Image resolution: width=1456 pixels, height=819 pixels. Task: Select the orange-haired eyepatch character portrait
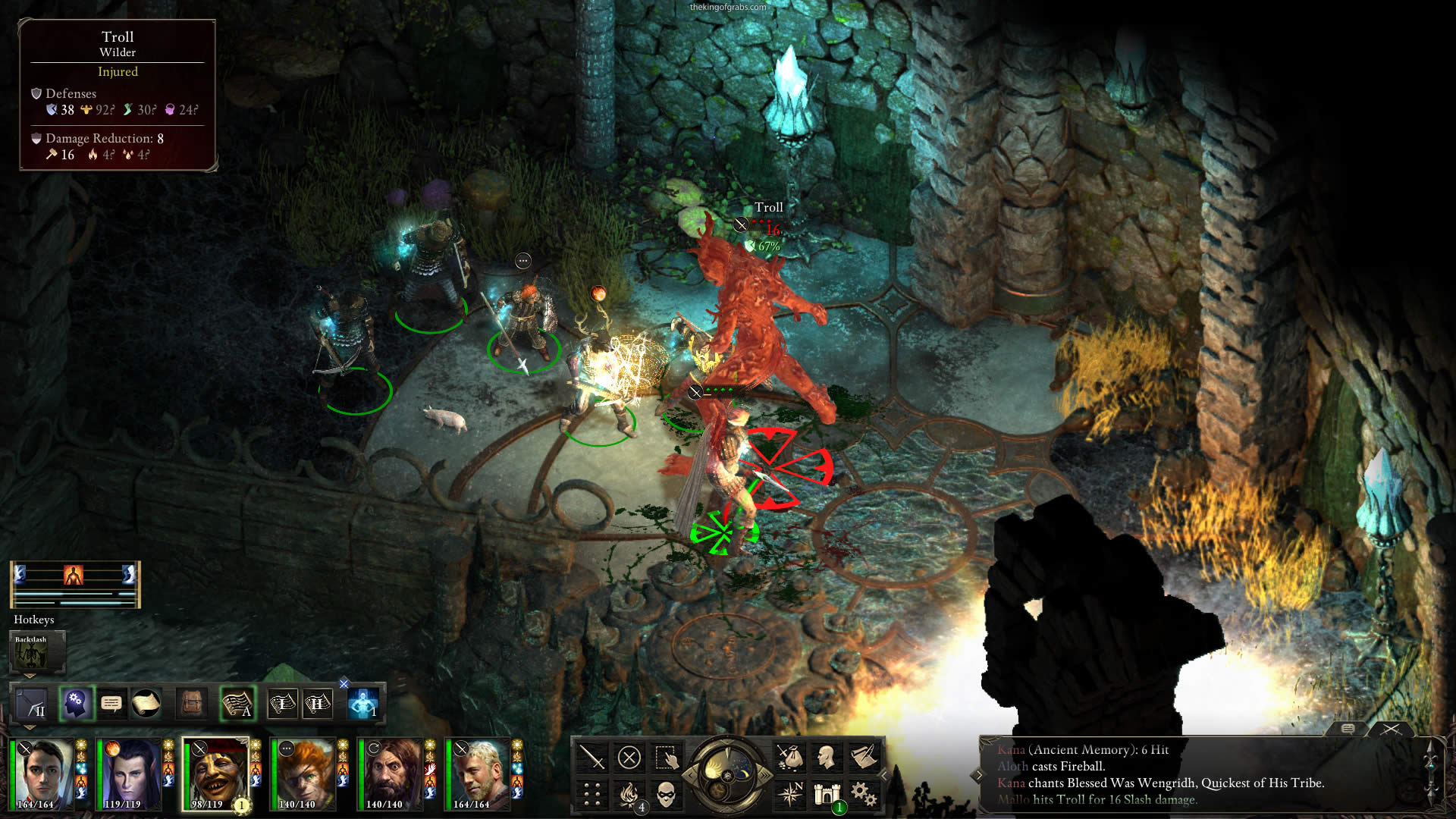pyautogui.click(x=303, y=773)
